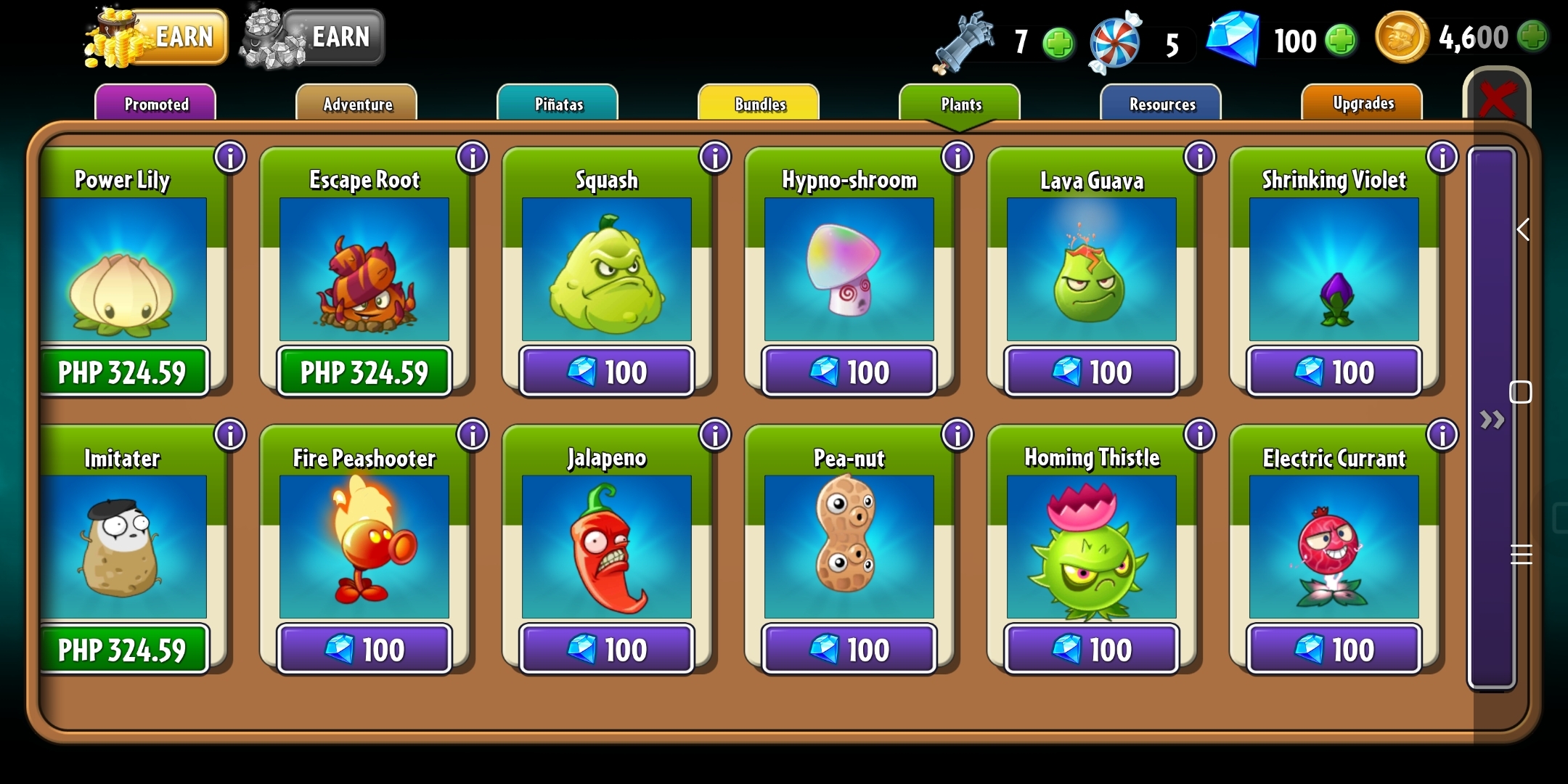The height and width of the screenshot is (784, 1568).
Task: Add more gems with the green plus
Action: (x=1340, y=41)
